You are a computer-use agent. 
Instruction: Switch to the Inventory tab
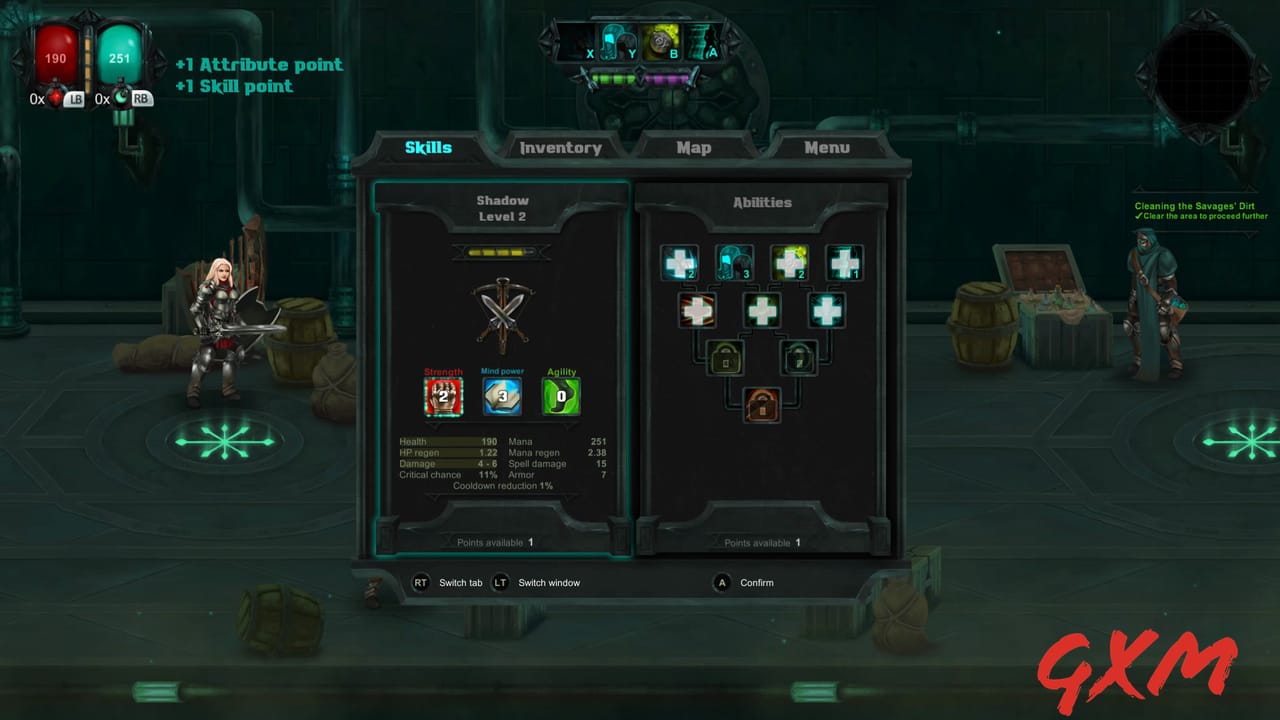pyautogui.click(x=560, y=147)
